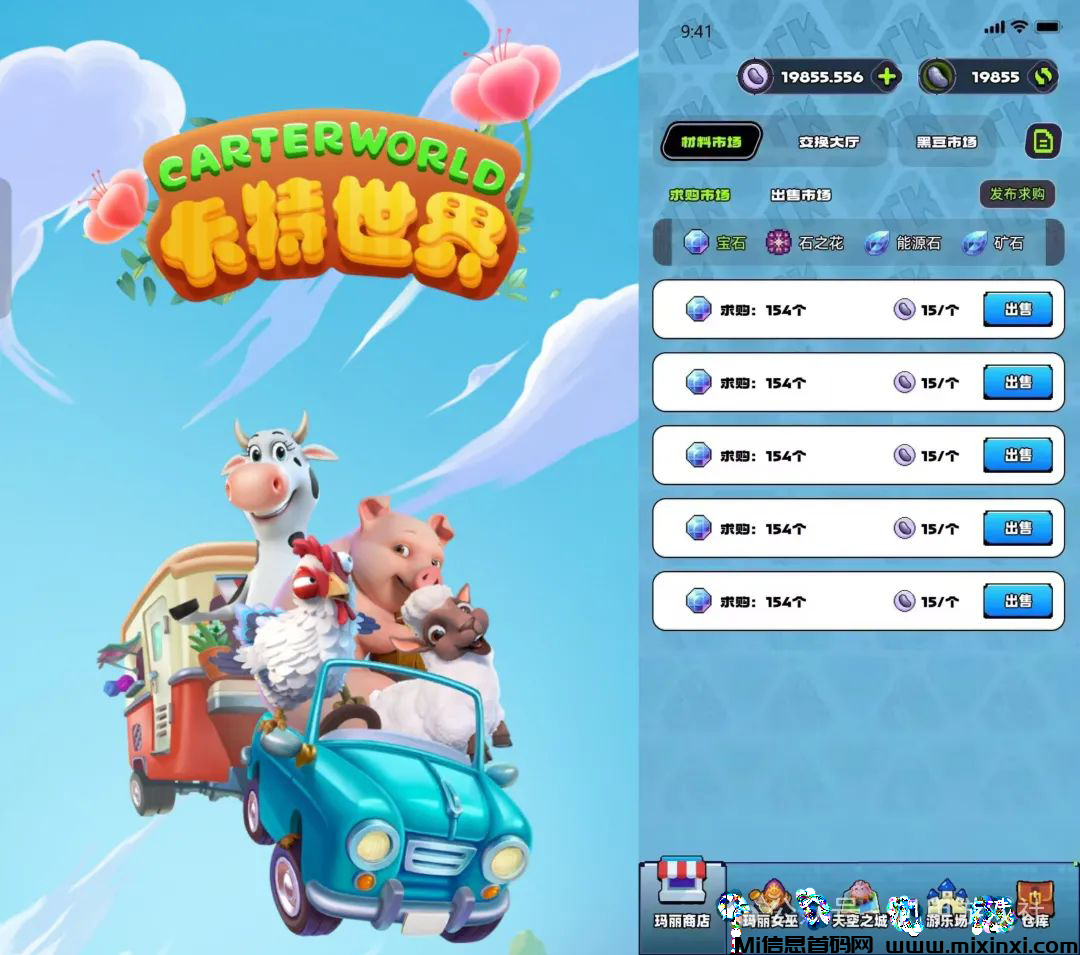Viewport: 1080px width, 955px height.
Task: Go to 天空之城 in the bottom bar
Action: [858, 902]
